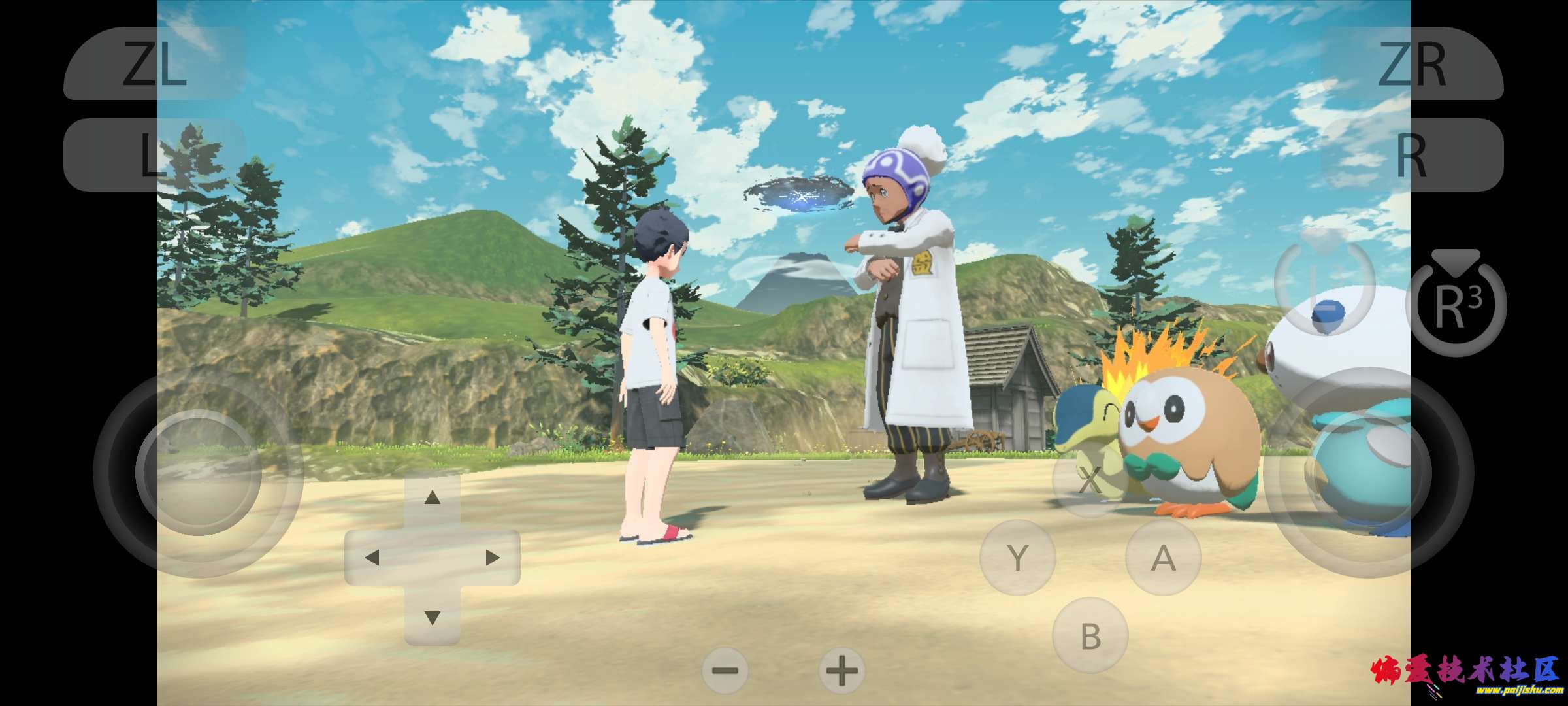Click the R3 stick button
The image size is (1568, 706).
coord(1456,305)
